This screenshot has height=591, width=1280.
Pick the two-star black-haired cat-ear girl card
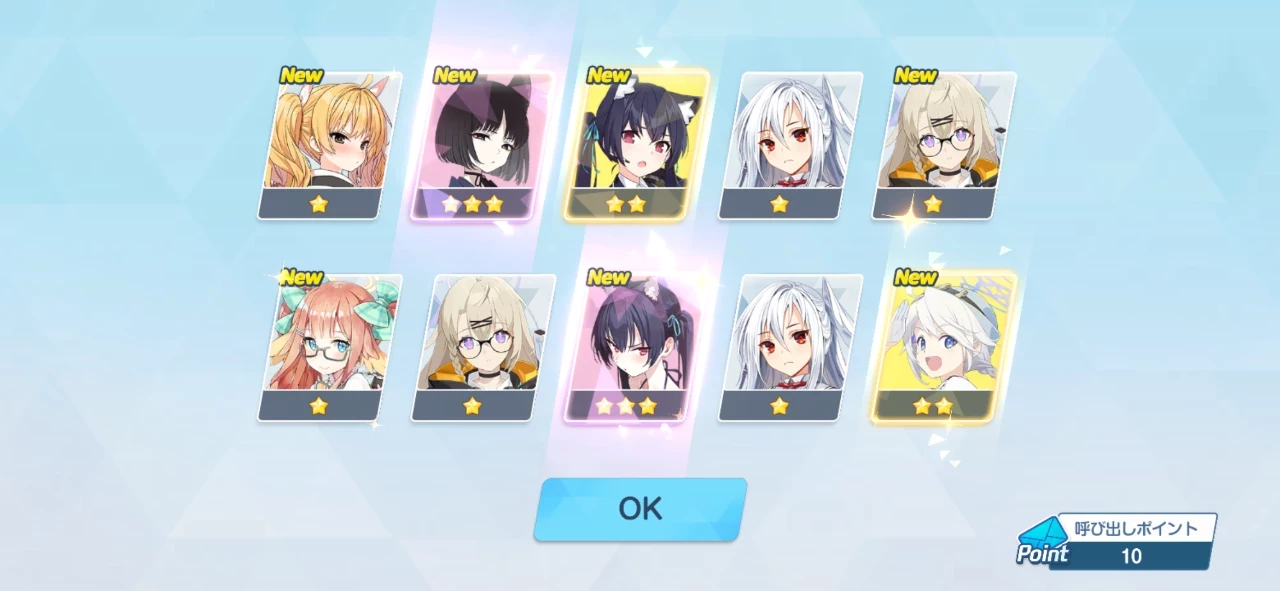pos(636,144)
